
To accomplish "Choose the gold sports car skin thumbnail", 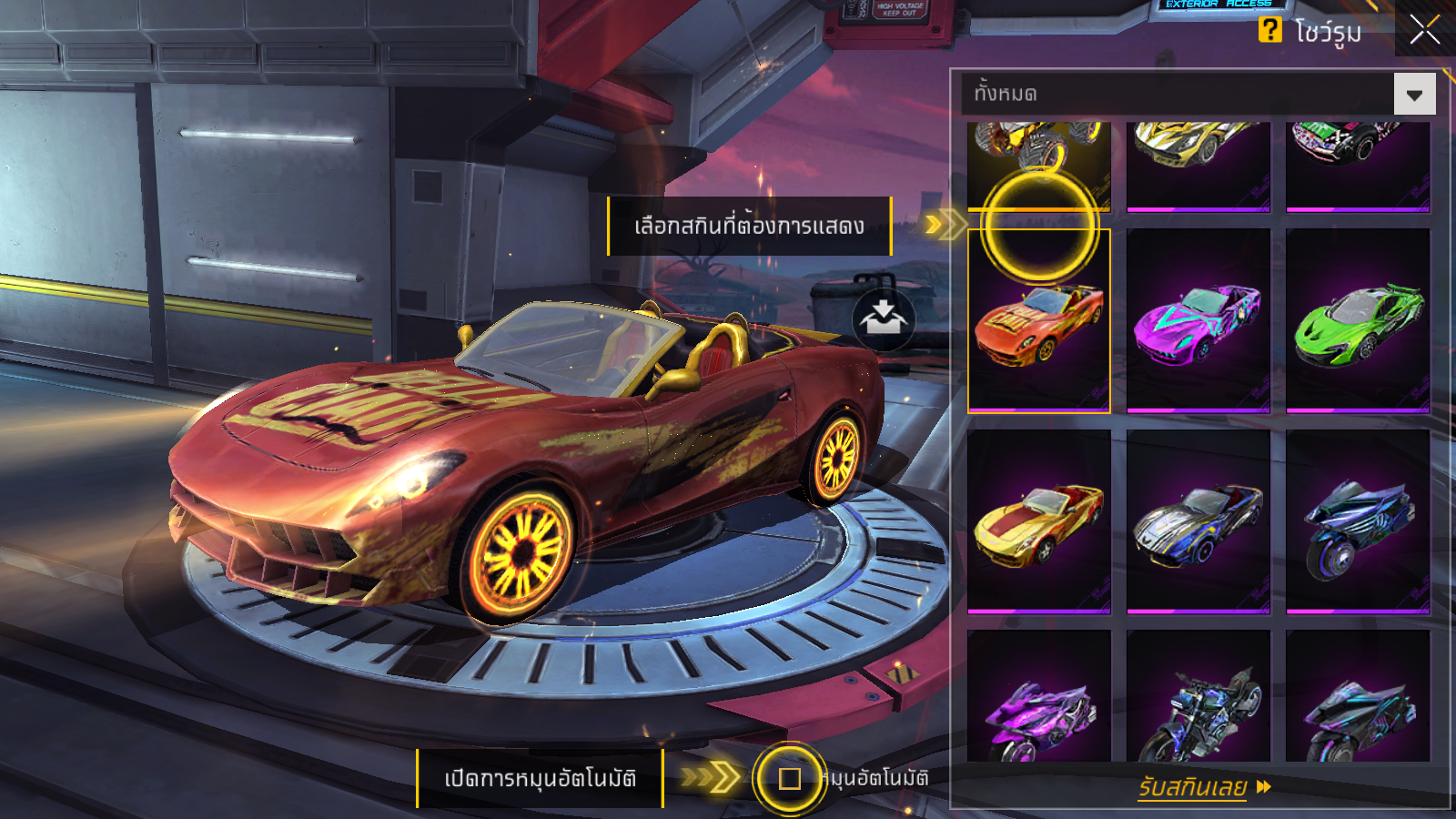I will click(x=1198, y=164).
